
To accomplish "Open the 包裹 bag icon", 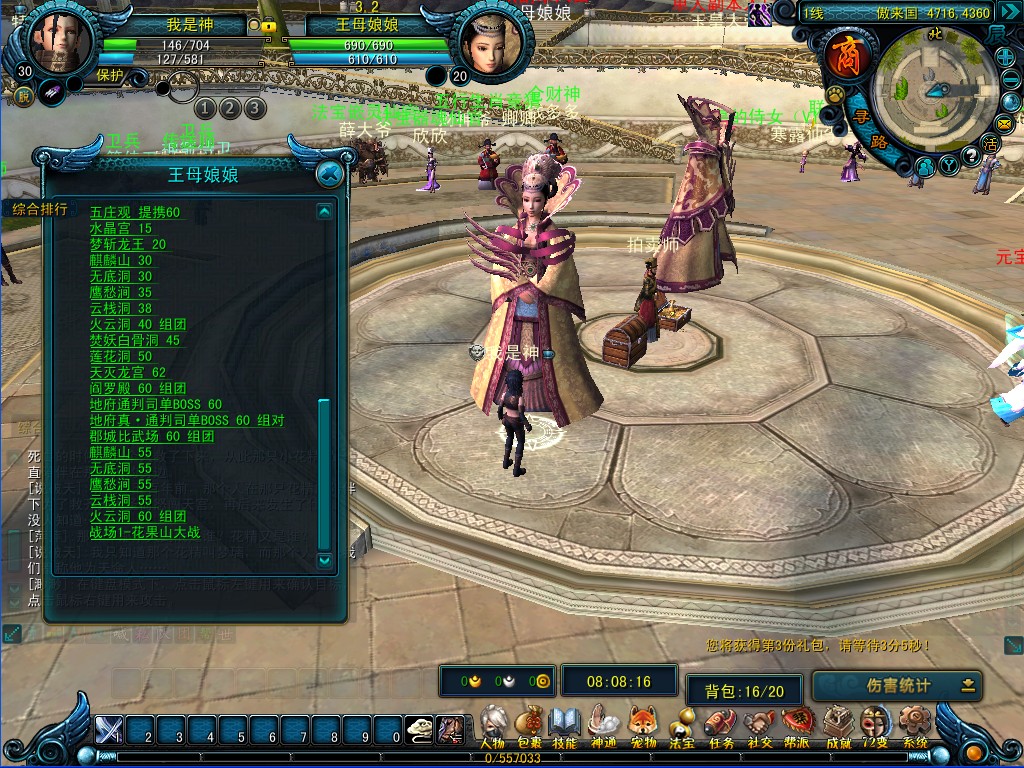I will coord(529,723).
